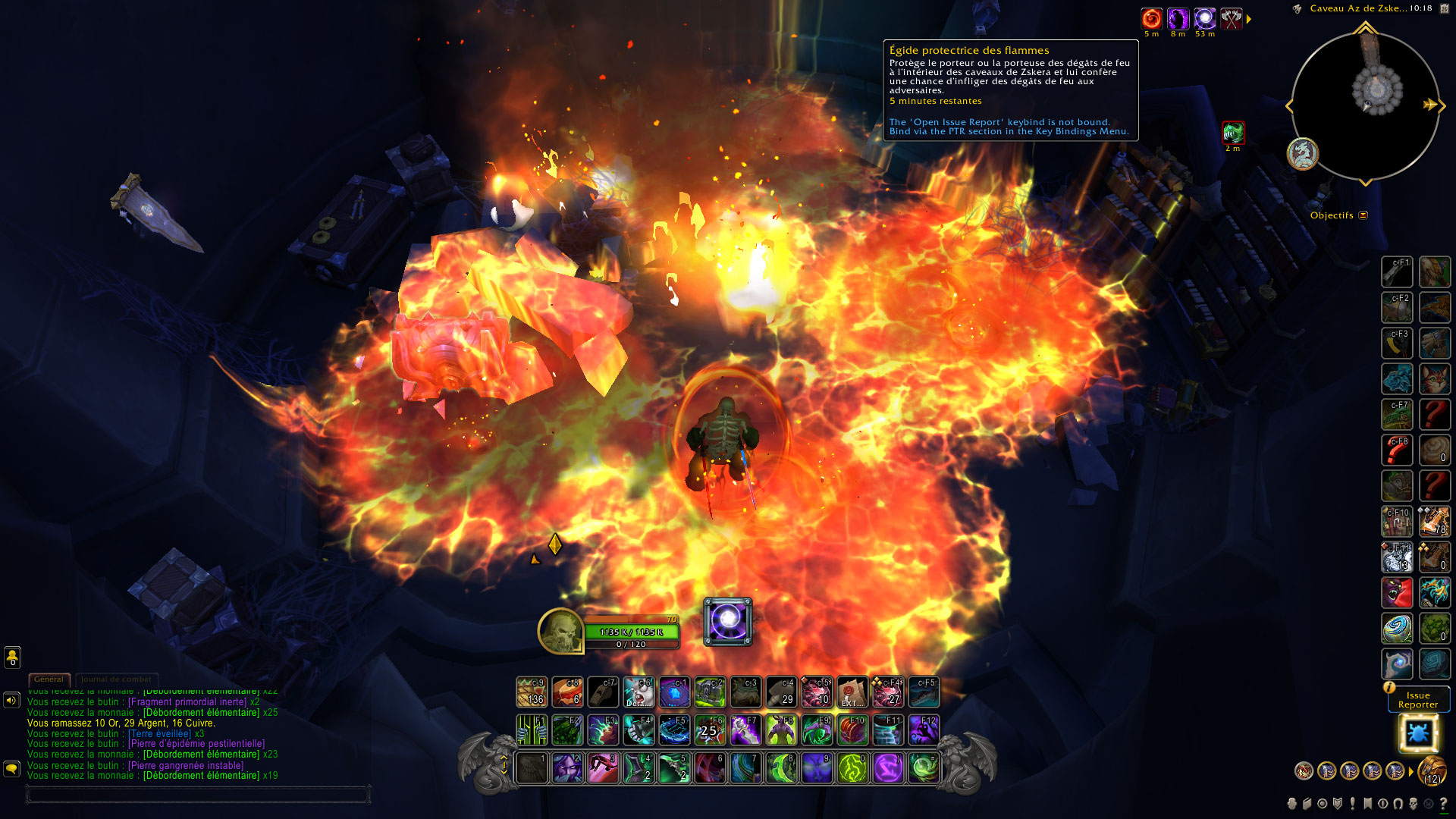Image resolution: width=1456 pixels, height=819 pixels.
Task: Use the white rabbit item slot
Action: (639, 692)
